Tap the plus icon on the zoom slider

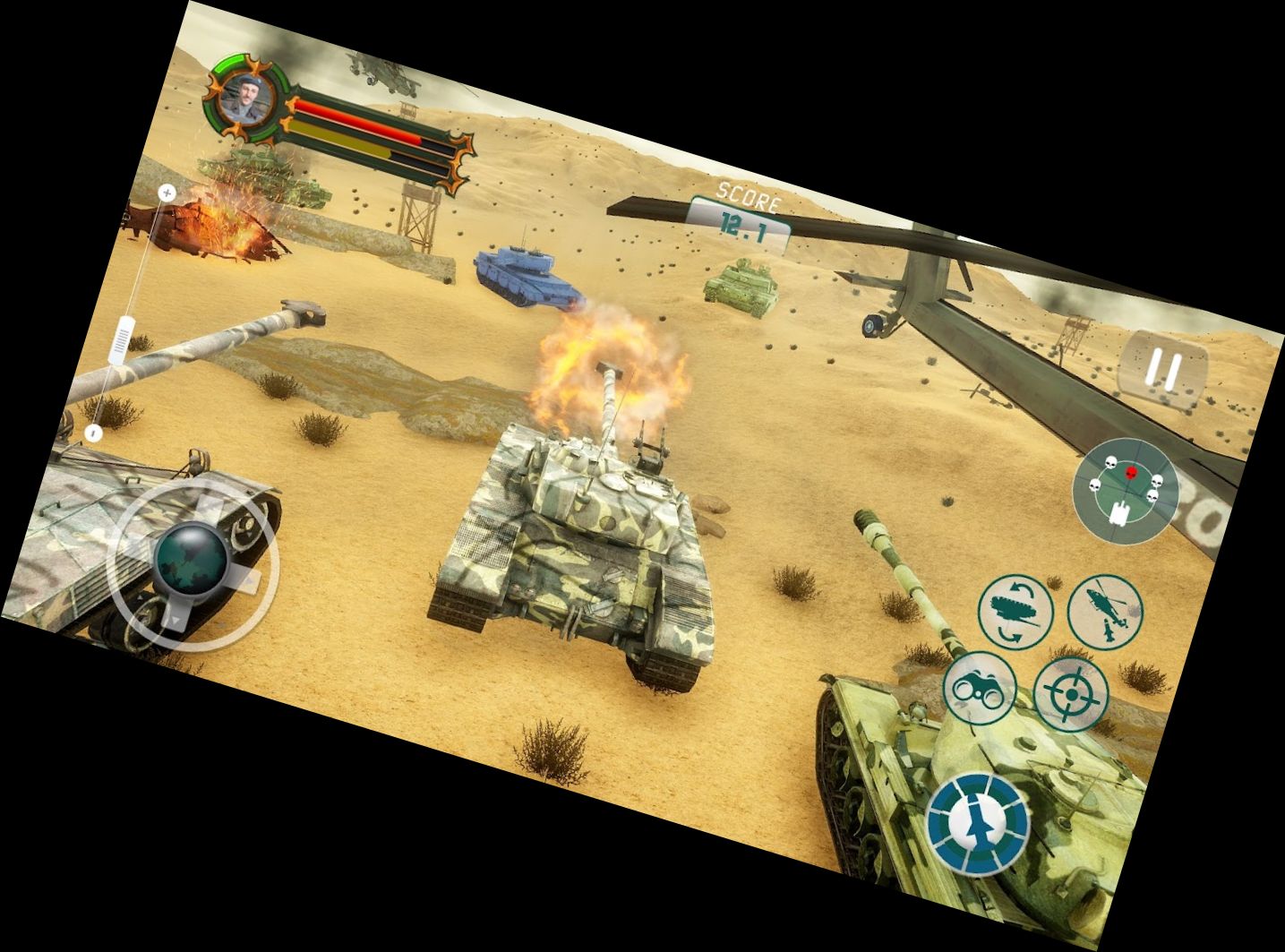(x=167, y=192)
